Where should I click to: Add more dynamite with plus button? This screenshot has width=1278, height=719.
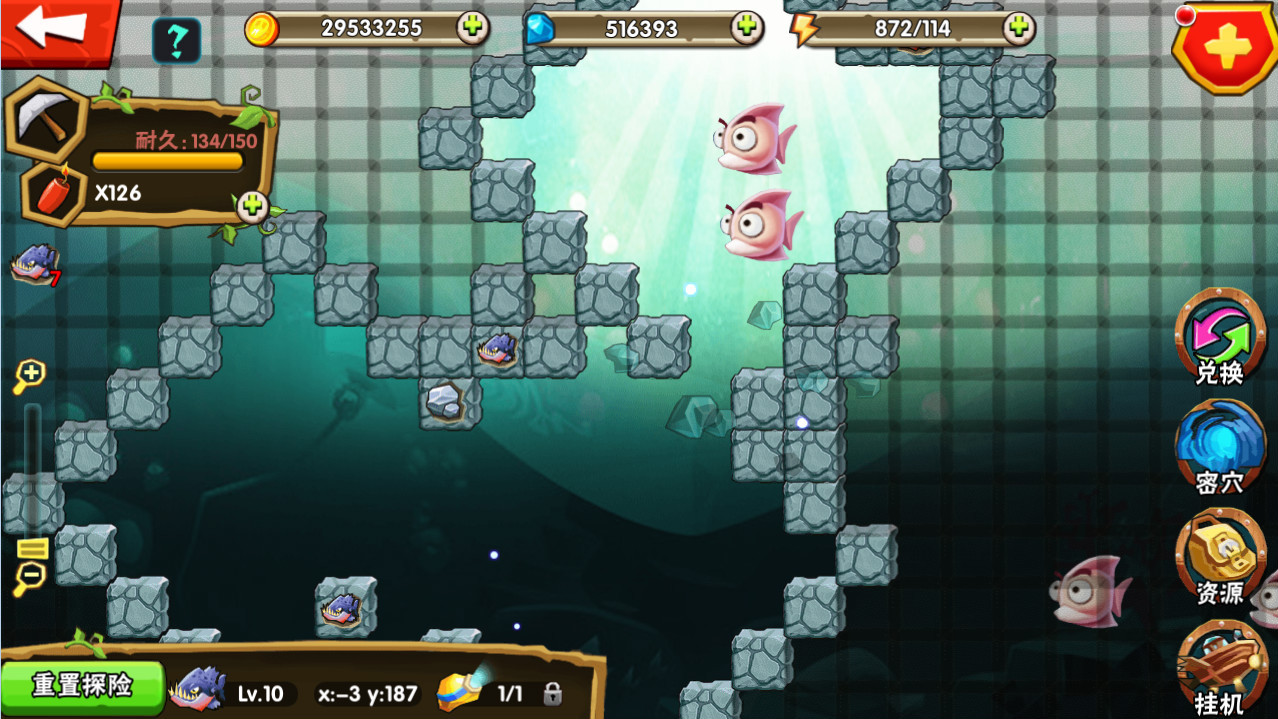point(251,205)
